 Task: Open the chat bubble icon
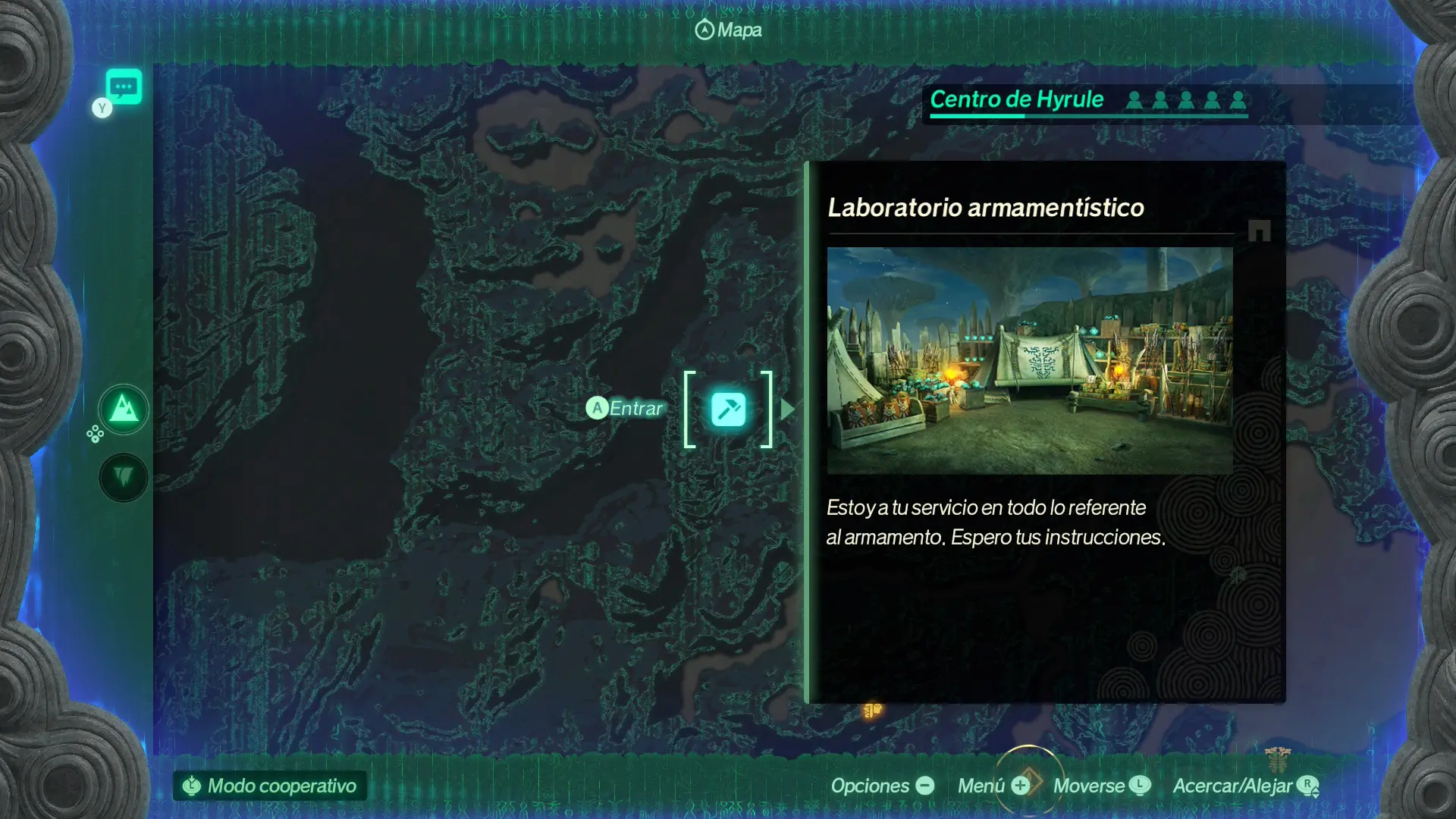click(124, 86)
